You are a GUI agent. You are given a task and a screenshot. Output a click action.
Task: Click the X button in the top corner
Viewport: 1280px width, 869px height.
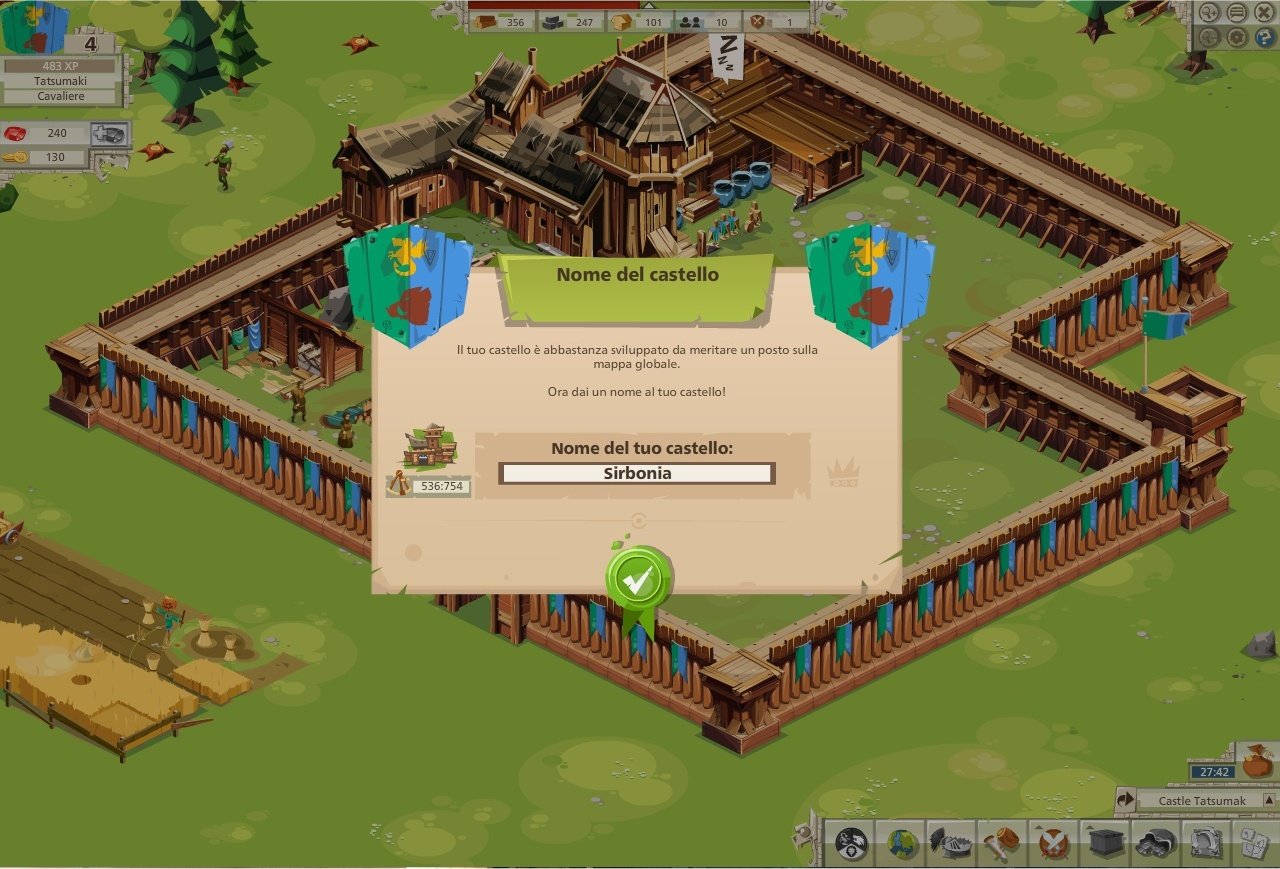[x=1263, y=13]
